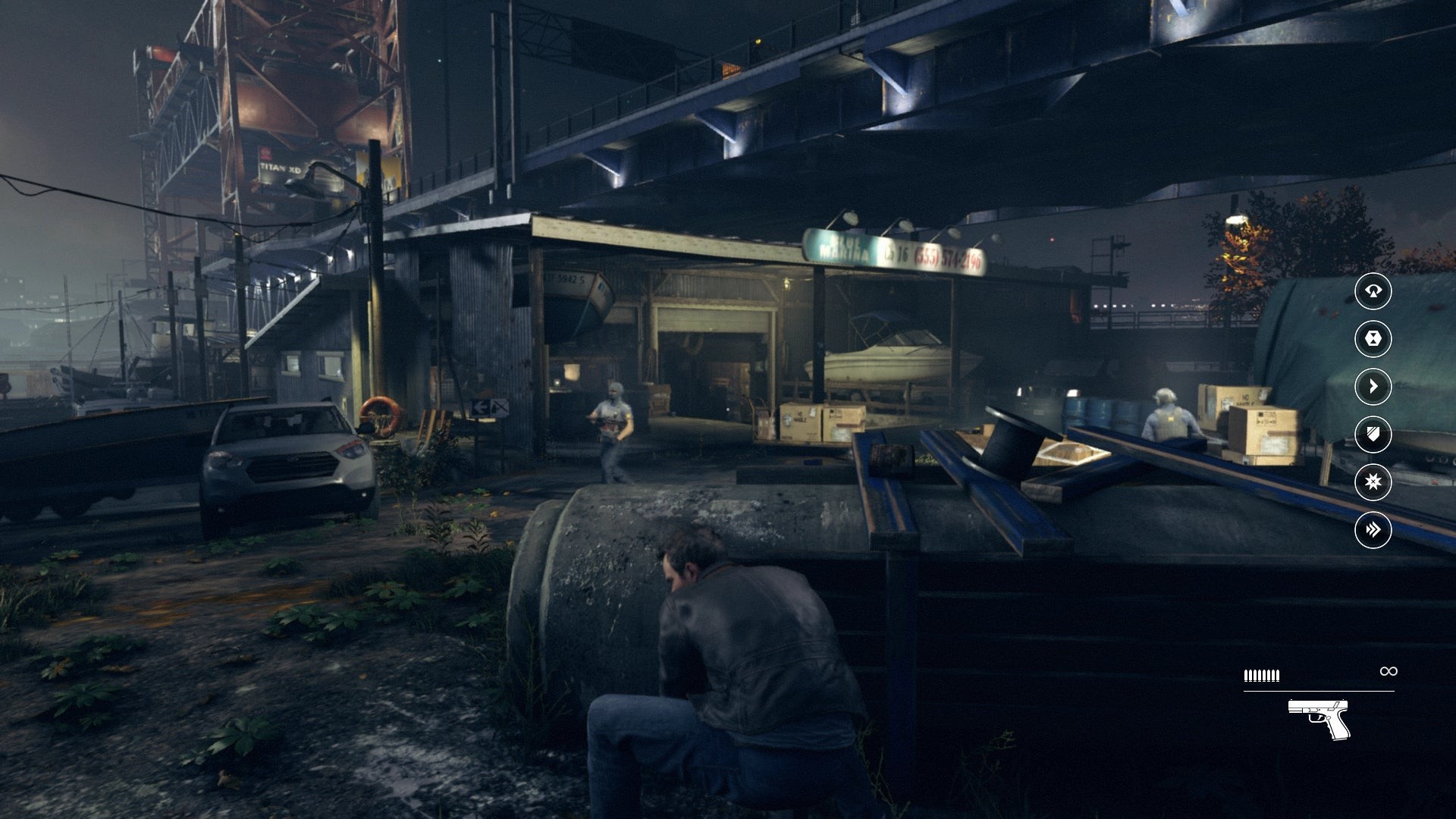
Task: Activate the Time Rush triple-chevron ability
Action: point(1373,530)
